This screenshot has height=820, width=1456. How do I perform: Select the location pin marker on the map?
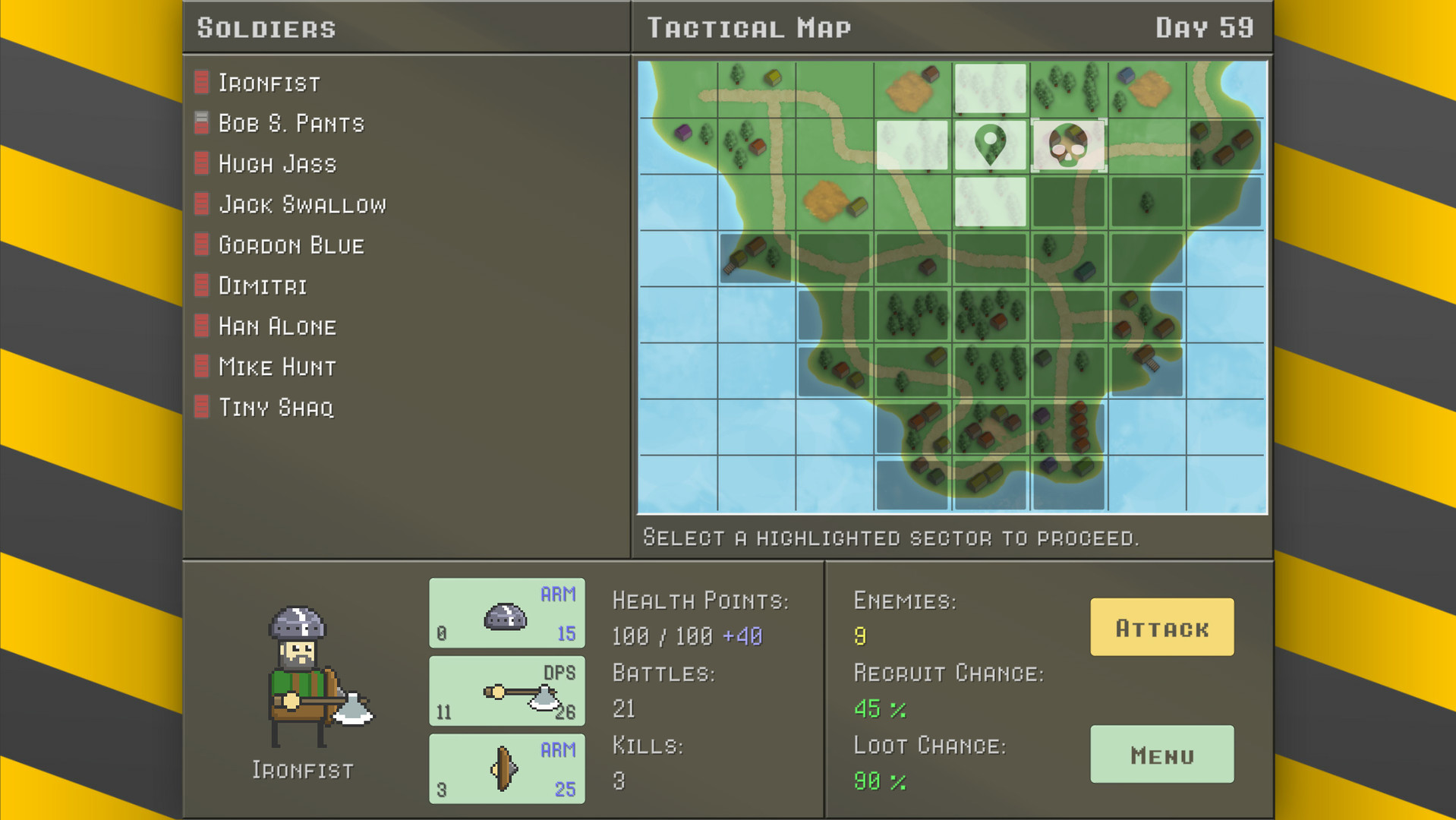(x=989, y=145)
